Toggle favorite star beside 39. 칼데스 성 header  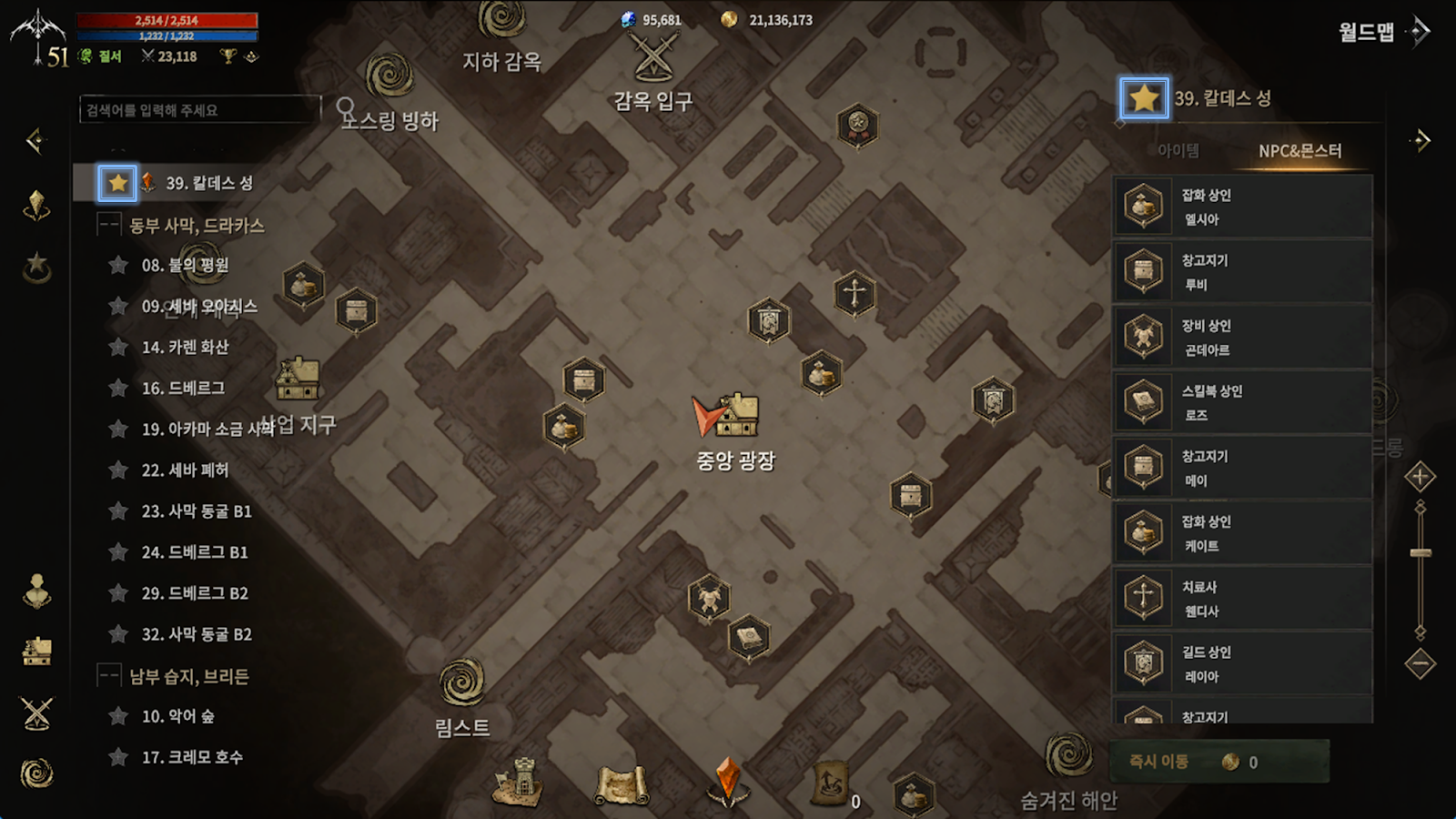tap(1144, 98)
